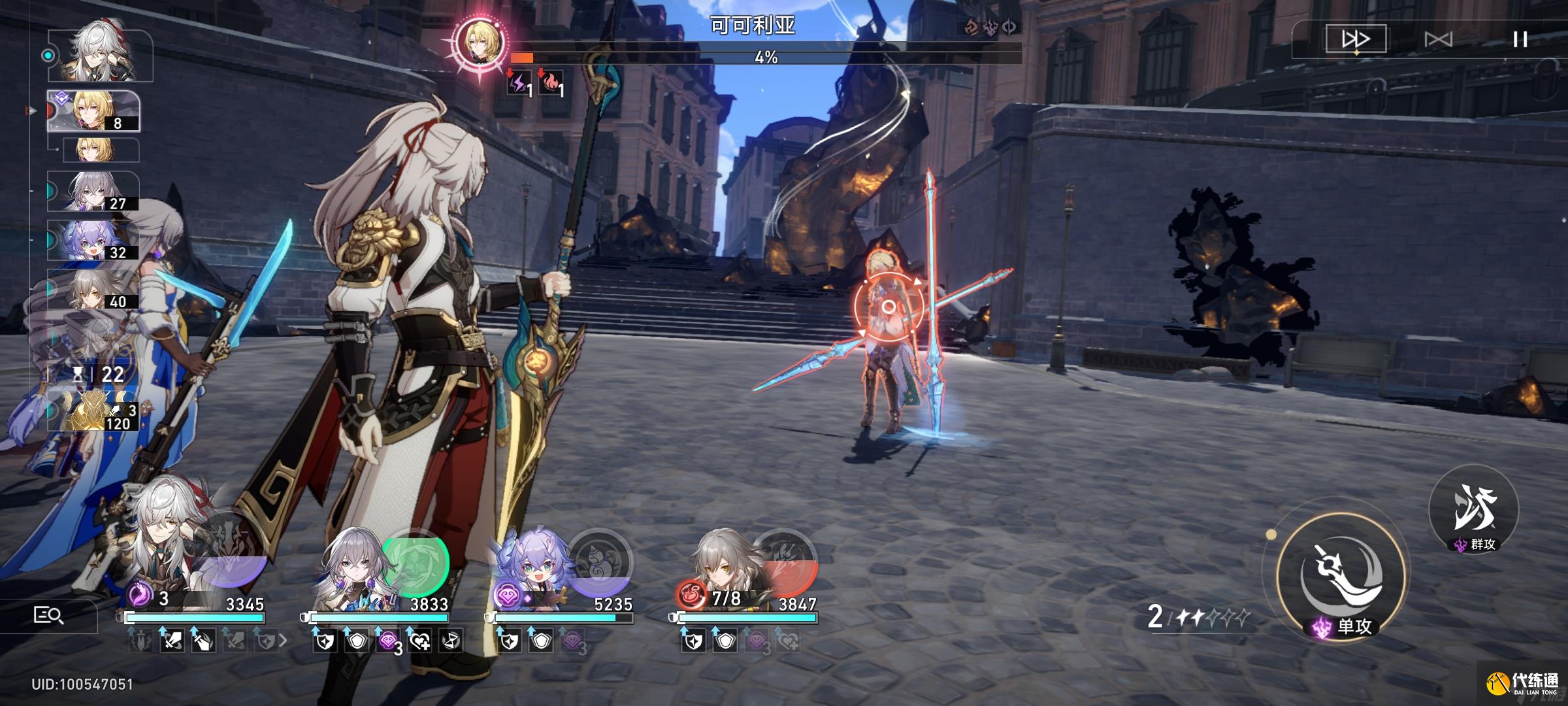Toggle the auto-battle button
Image resolution: width=1568 pixels, height=706 pixels.
pos(1438,39)
